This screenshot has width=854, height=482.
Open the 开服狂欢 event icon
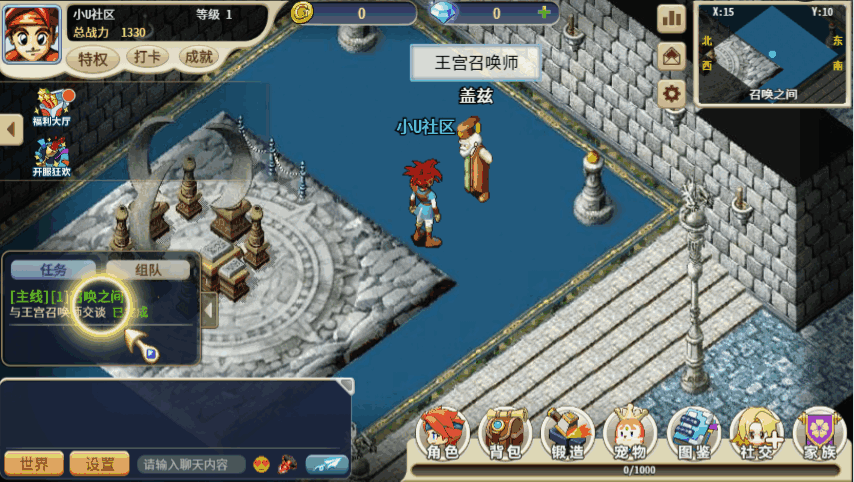tap(51, 157)
